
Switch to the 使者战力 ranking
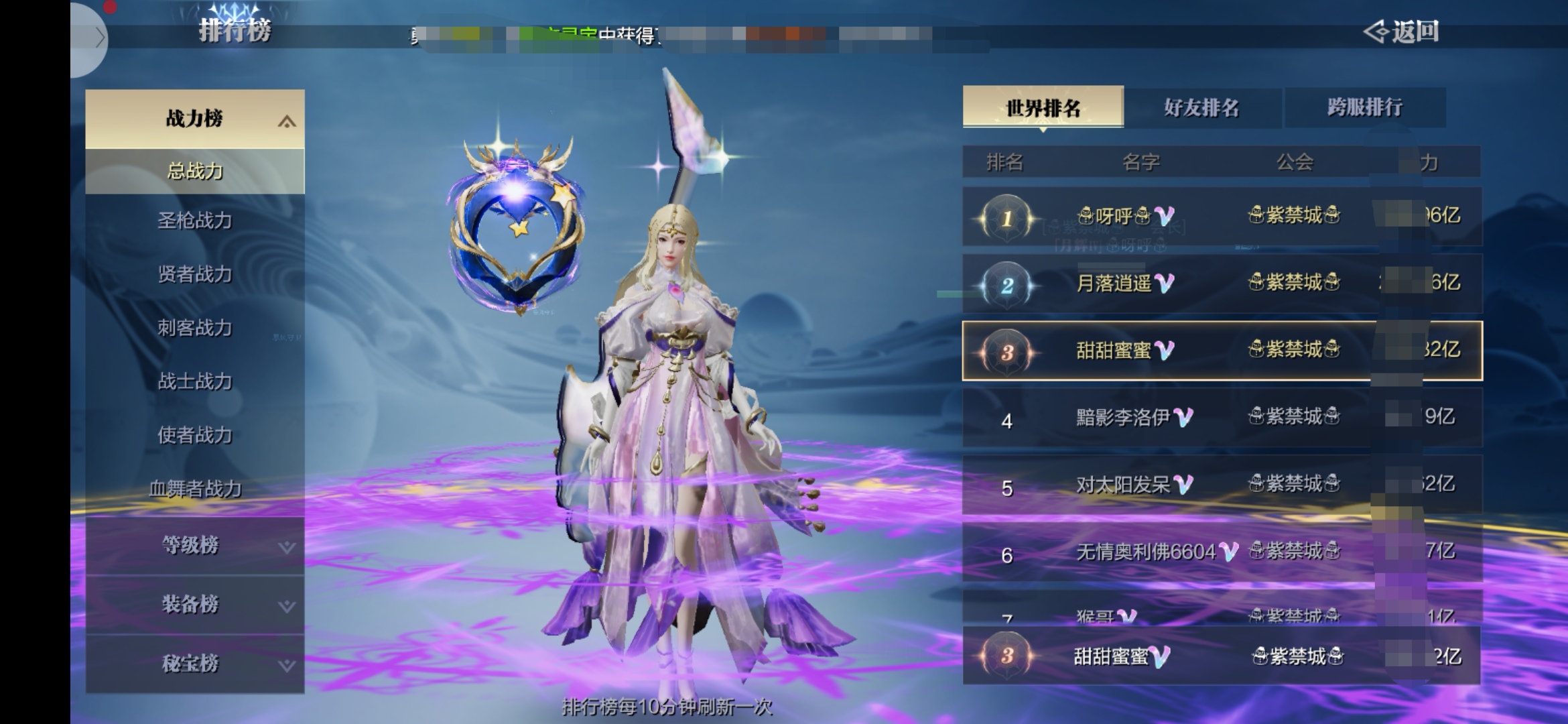click(x=194, y=435)
